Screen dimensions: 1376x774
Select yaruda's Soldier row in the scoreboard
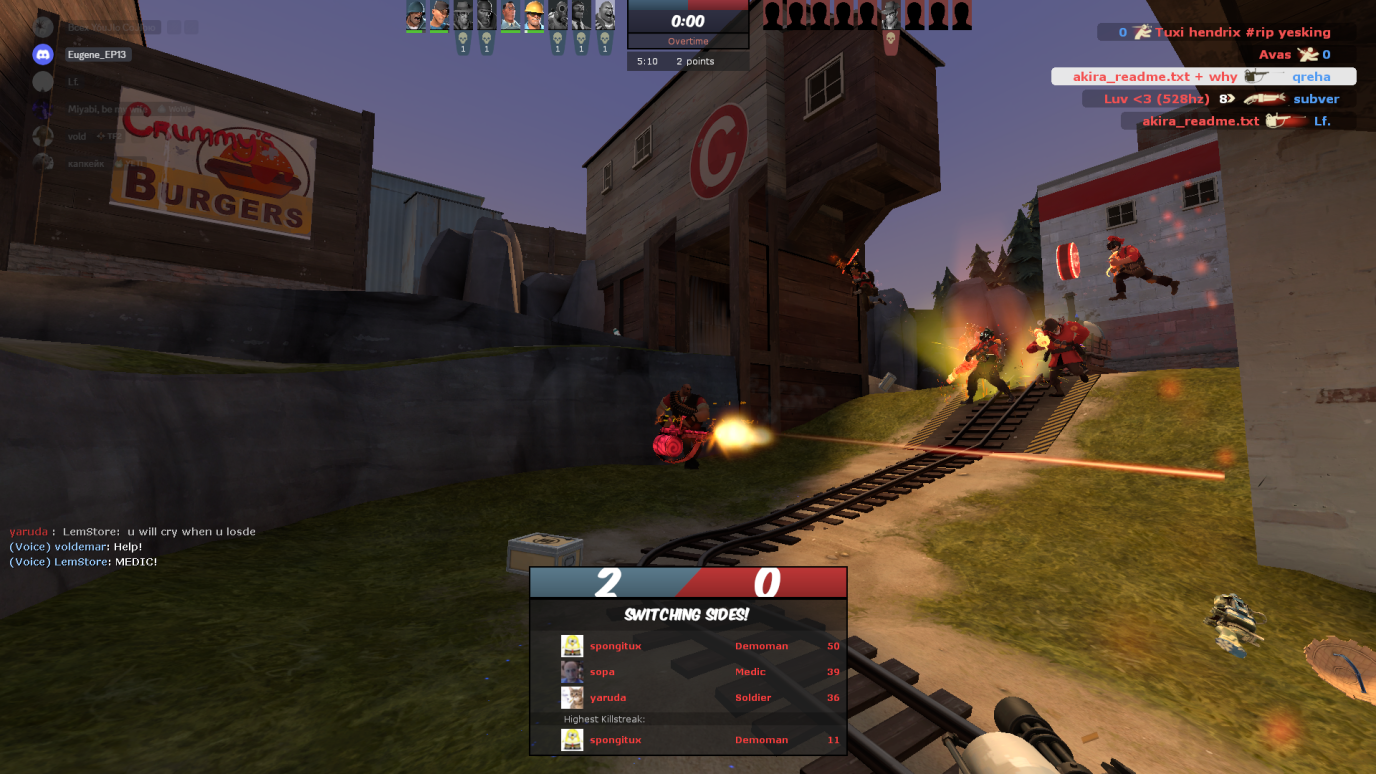pyautogui.click(x=688, y=698)
